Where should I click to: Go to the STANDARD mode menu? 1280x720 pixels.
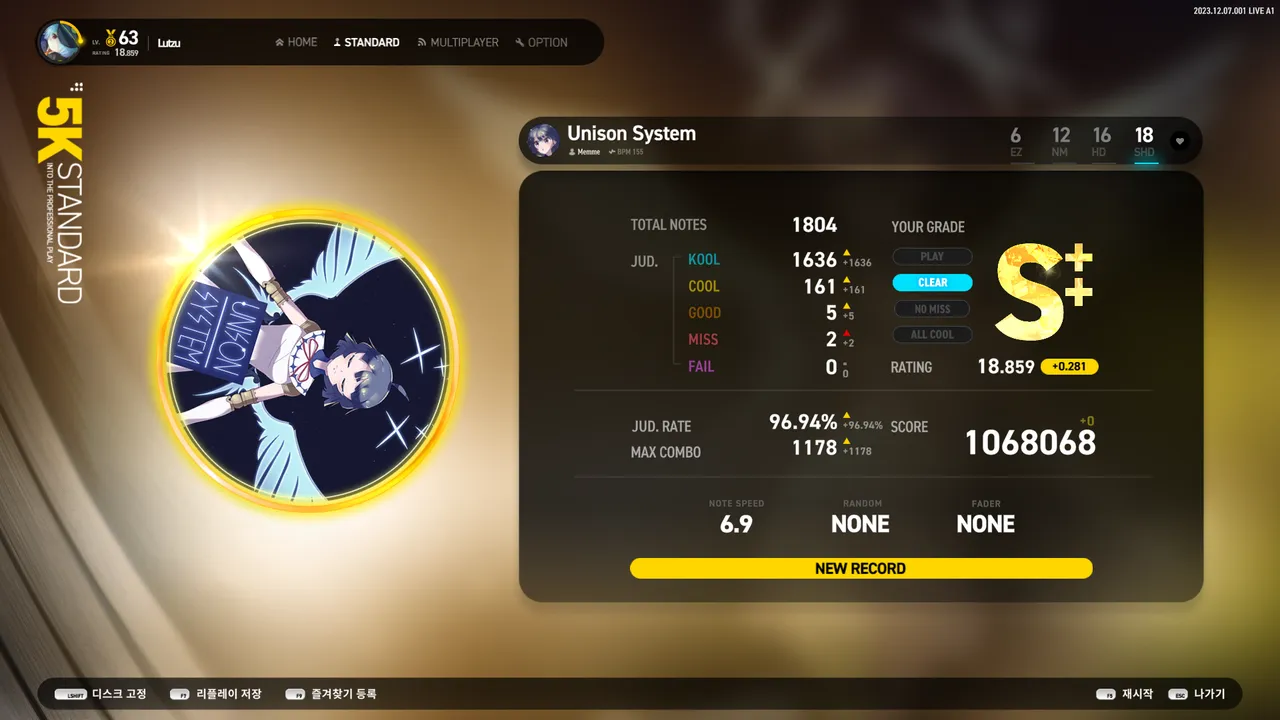click(366, 42)
